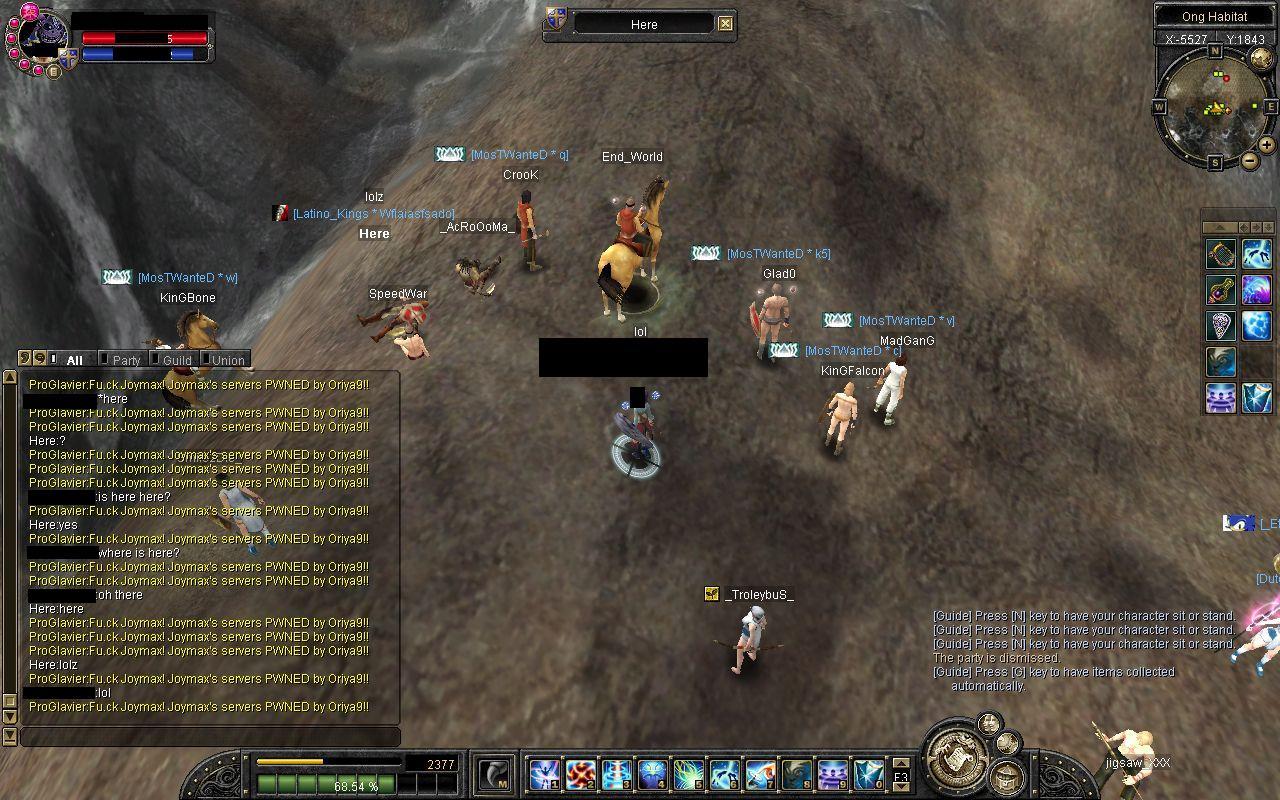Use the fiery red swirl skill in slot 2
Image resolution: width=1280 pixels, height=800 pixels.
581,774
